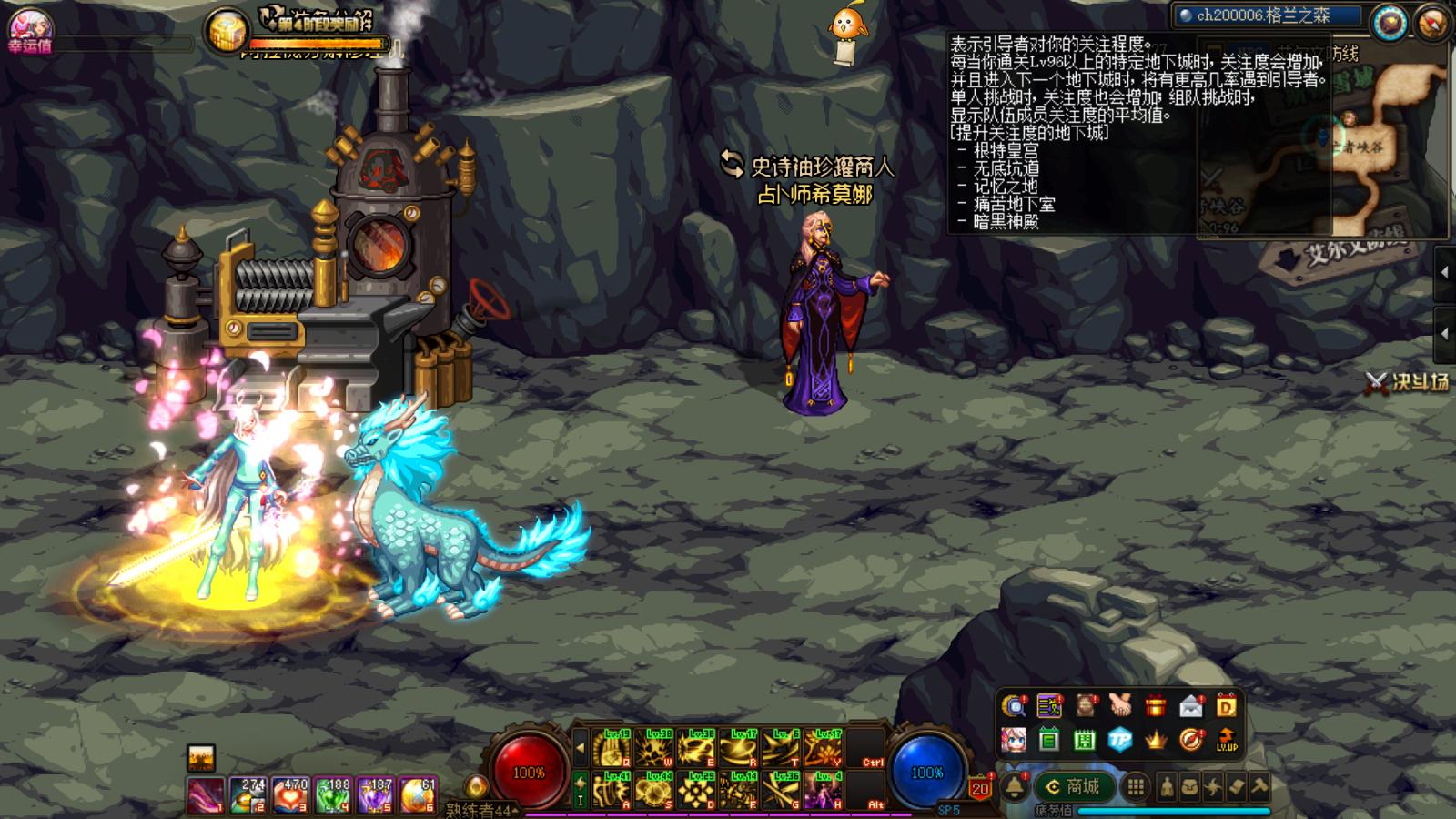Open the nine-dot grid menu button
1456x819 pixels.
tap(1136, 786)
